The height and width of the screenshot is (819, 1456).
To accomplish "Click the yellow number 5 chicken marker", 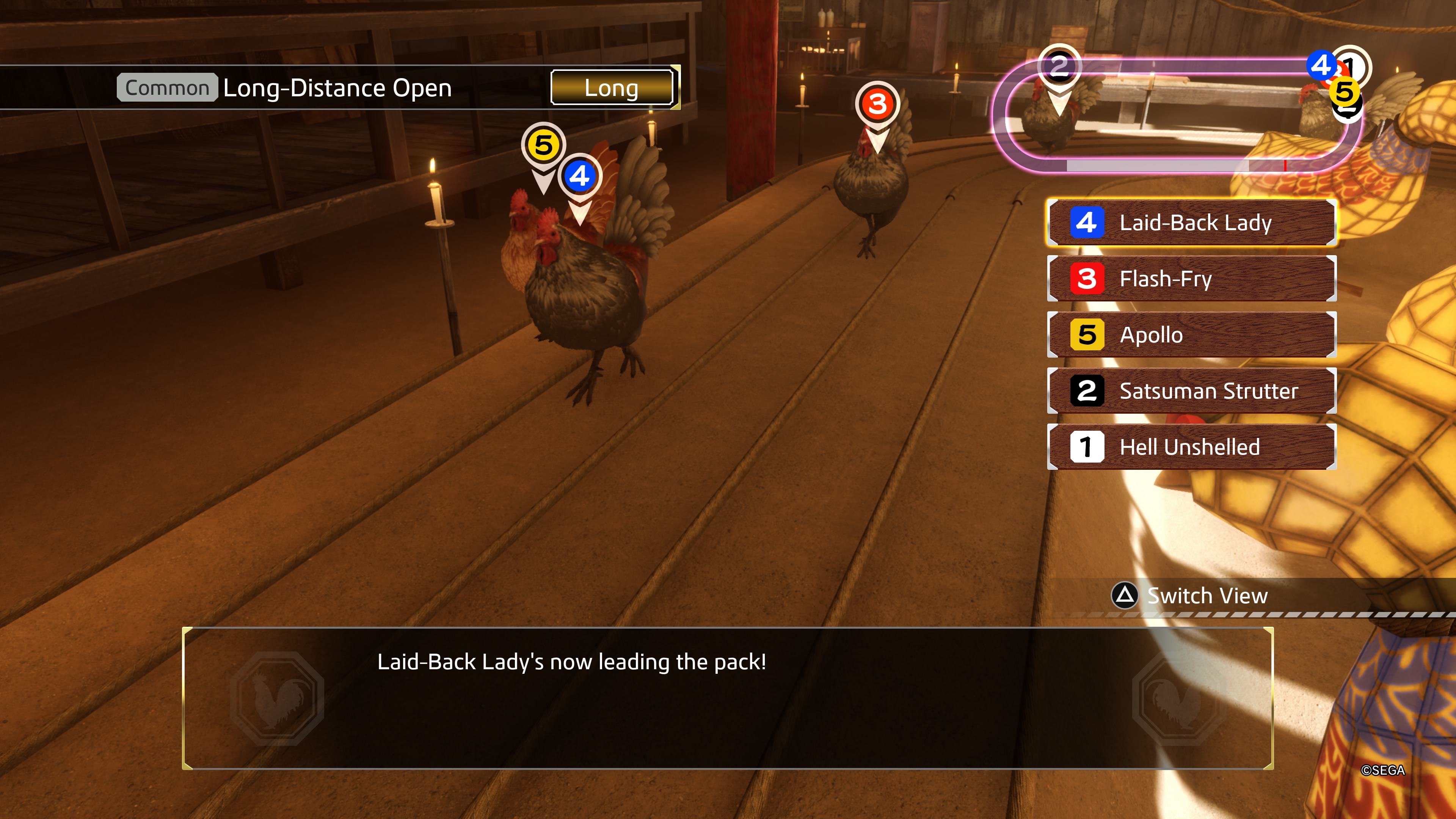I will (543, 145).
